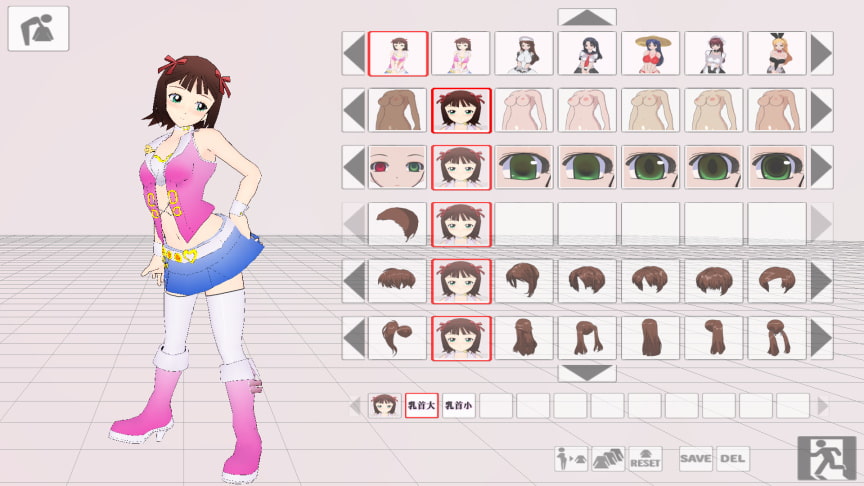Exit via the running man icon
The width and height of the screenshot is (864, 486).
pos(826,458)
